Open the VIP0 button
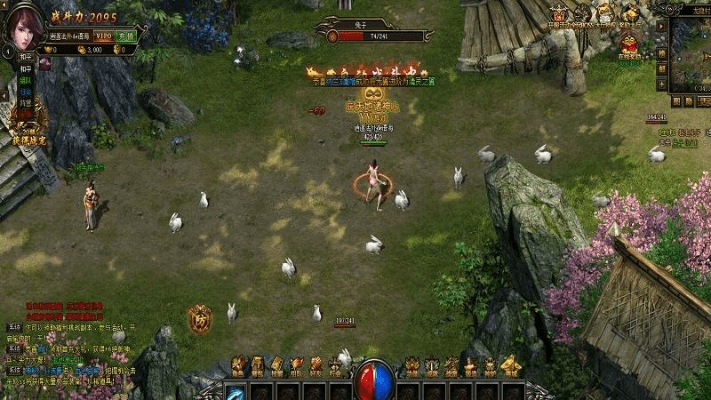 (x=103, y=34)
